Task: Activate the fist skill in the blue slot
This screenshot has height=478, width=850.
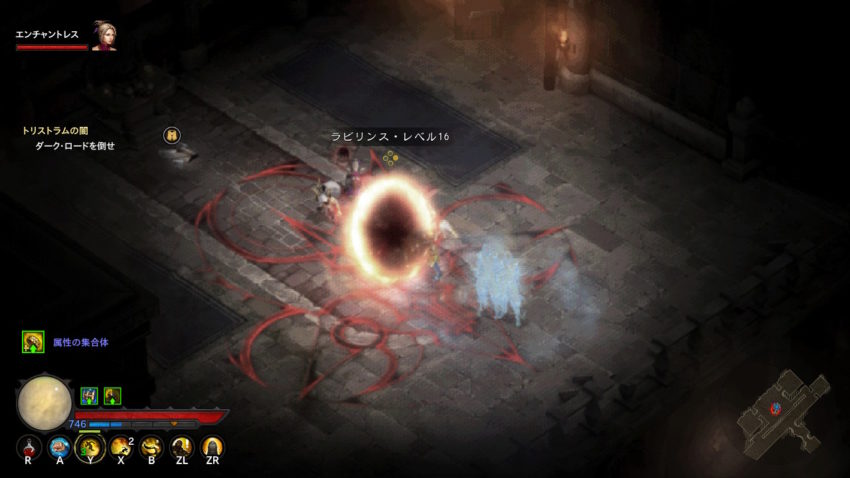Action: (x=60, y=447)
